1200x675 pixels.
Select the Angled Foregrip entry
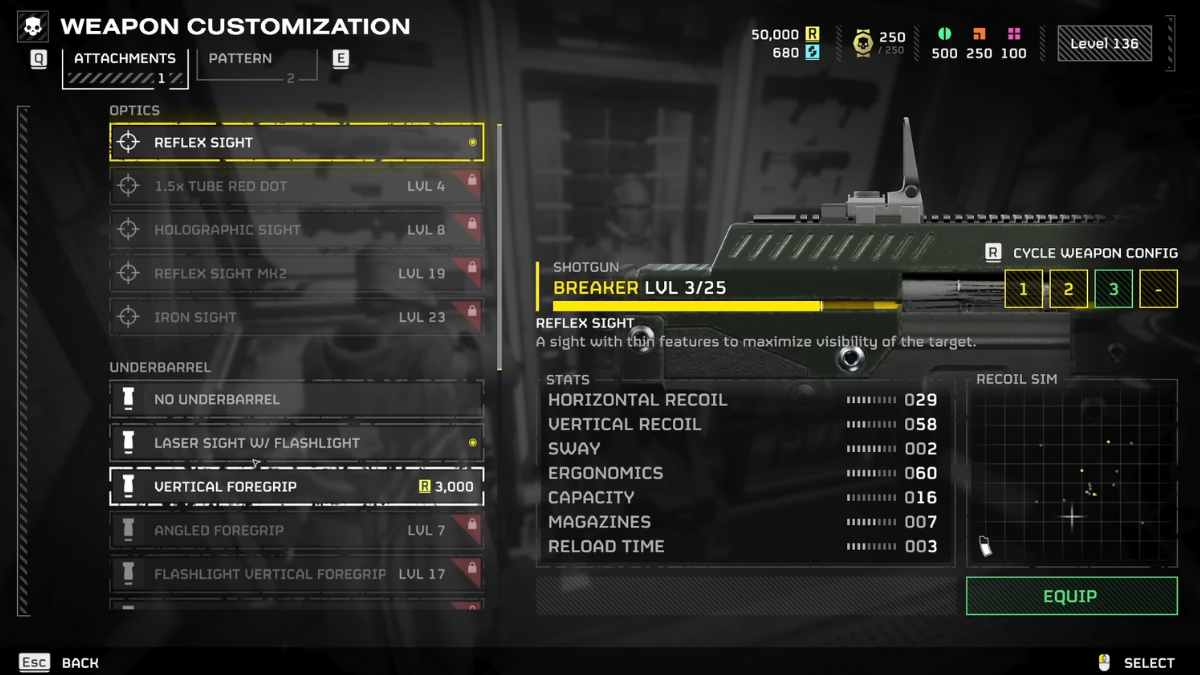[296, 530]
